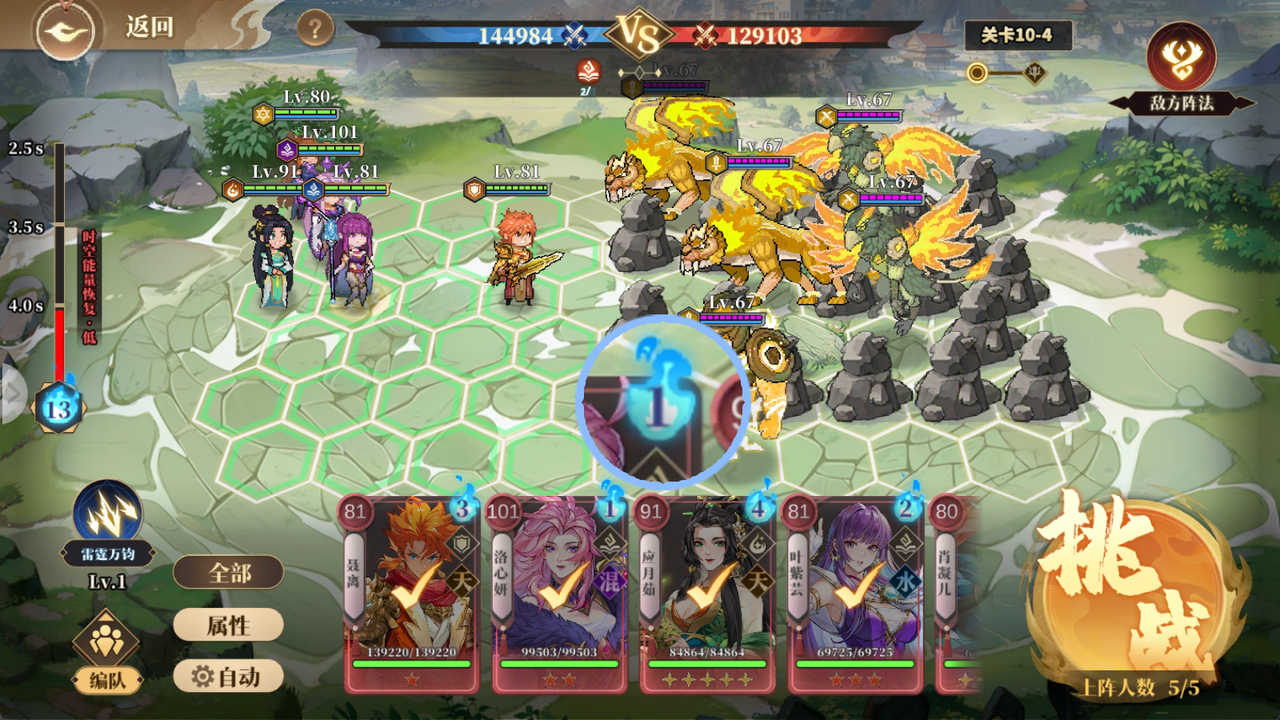The width and height of the screenshot is (1280, 720).
Task: Open the 属性 attribute filter
Action: coord(228,625)
